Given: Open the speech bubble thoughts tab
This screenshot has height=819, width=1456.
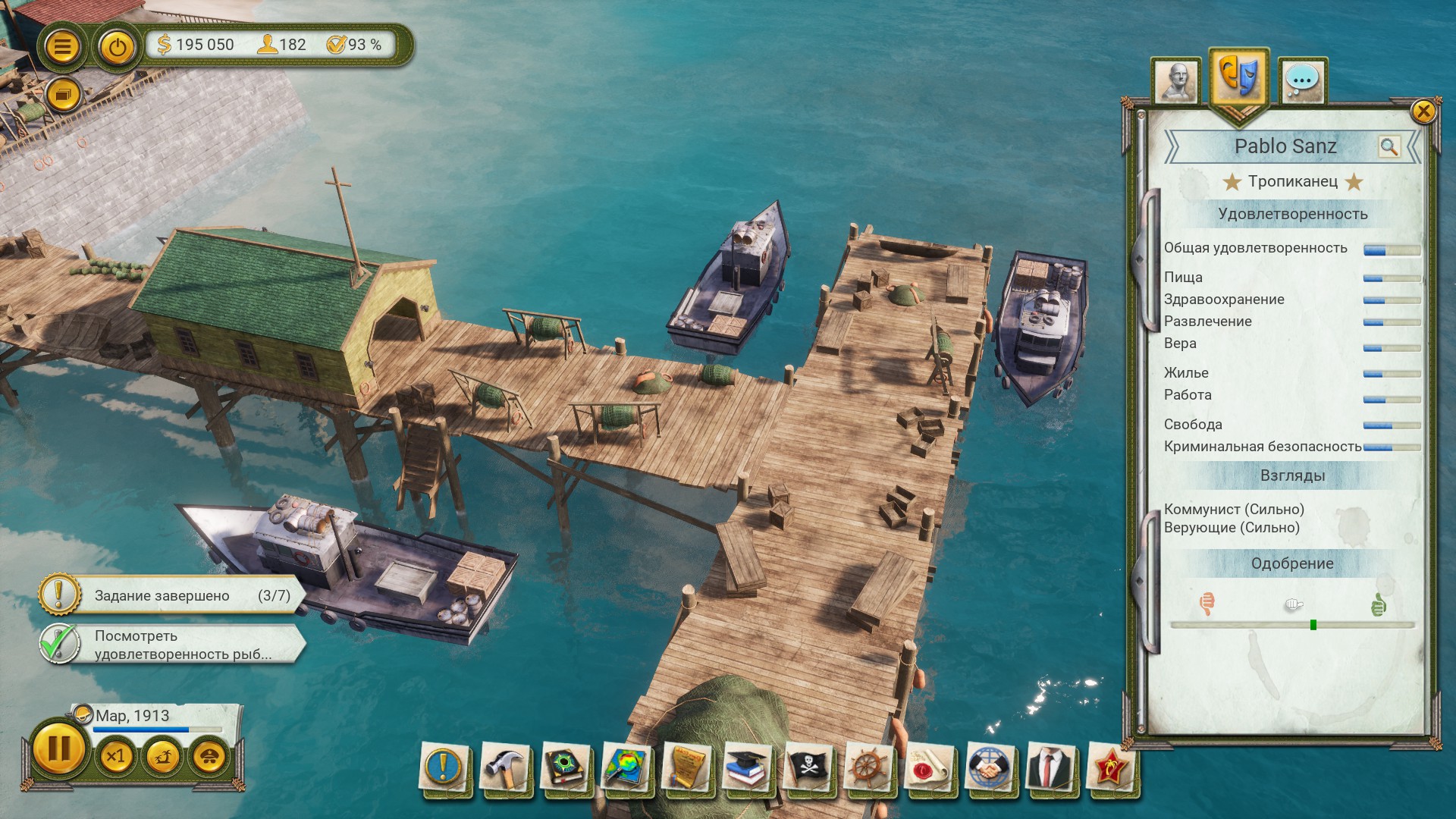Looking at the screenshot, I should coord(1302,80).
